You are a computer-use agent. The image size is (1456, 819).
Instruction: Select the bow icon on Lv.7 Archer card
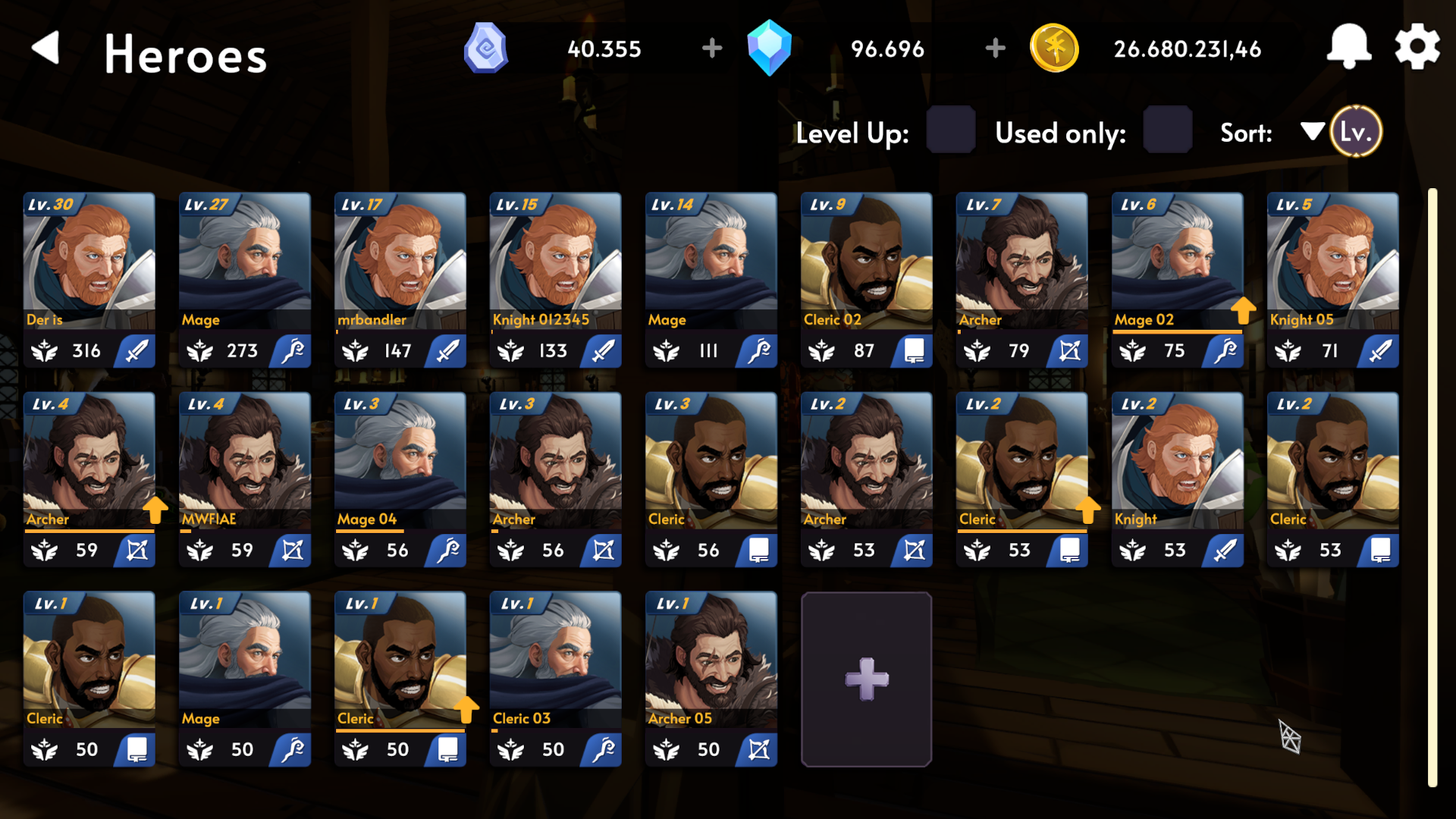pos(1068,350)
